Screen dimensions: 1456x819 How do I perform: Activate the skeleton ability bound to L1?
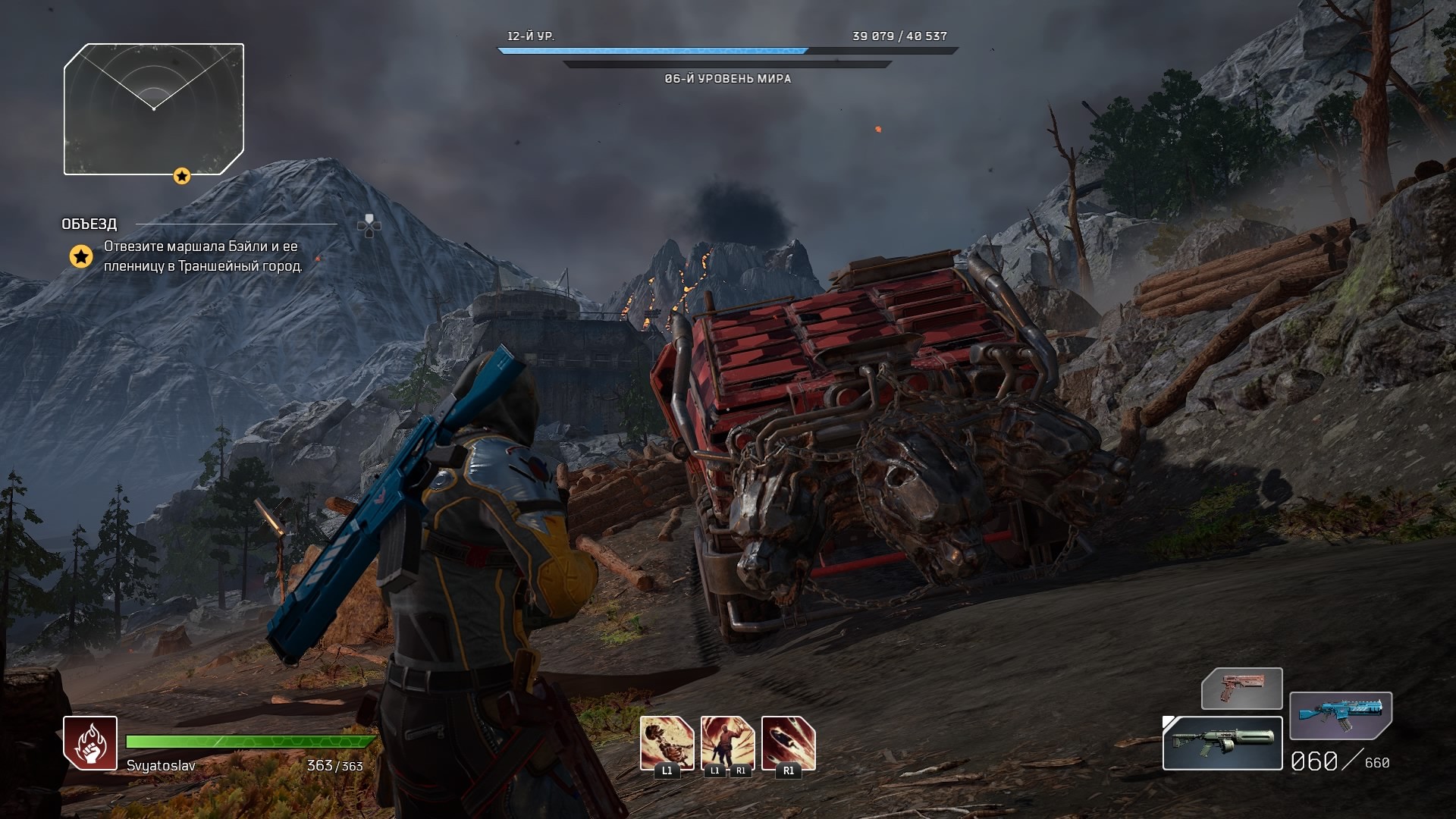(667, 743)
